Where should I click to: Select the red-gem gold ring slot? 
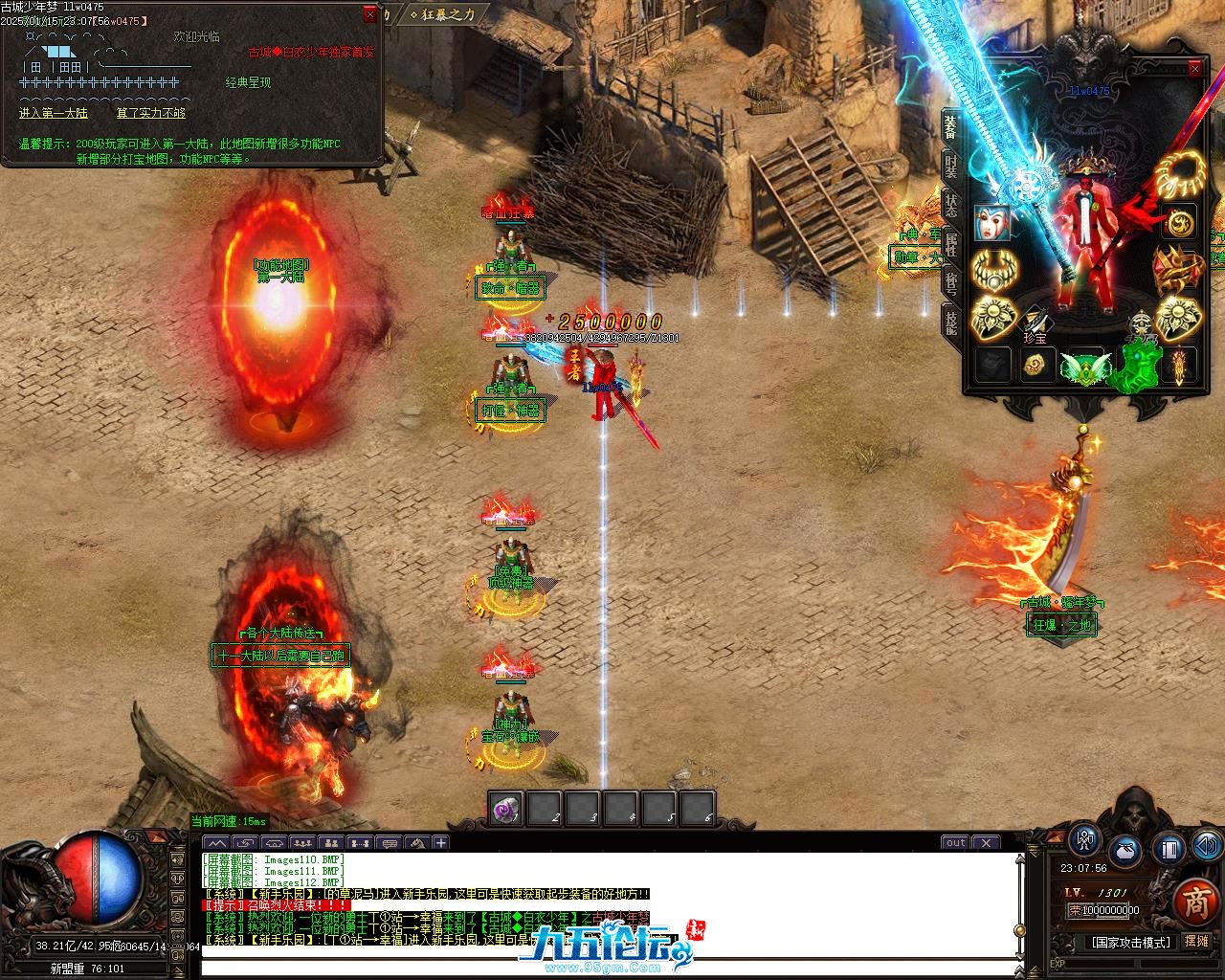[x=1179, y=272]
